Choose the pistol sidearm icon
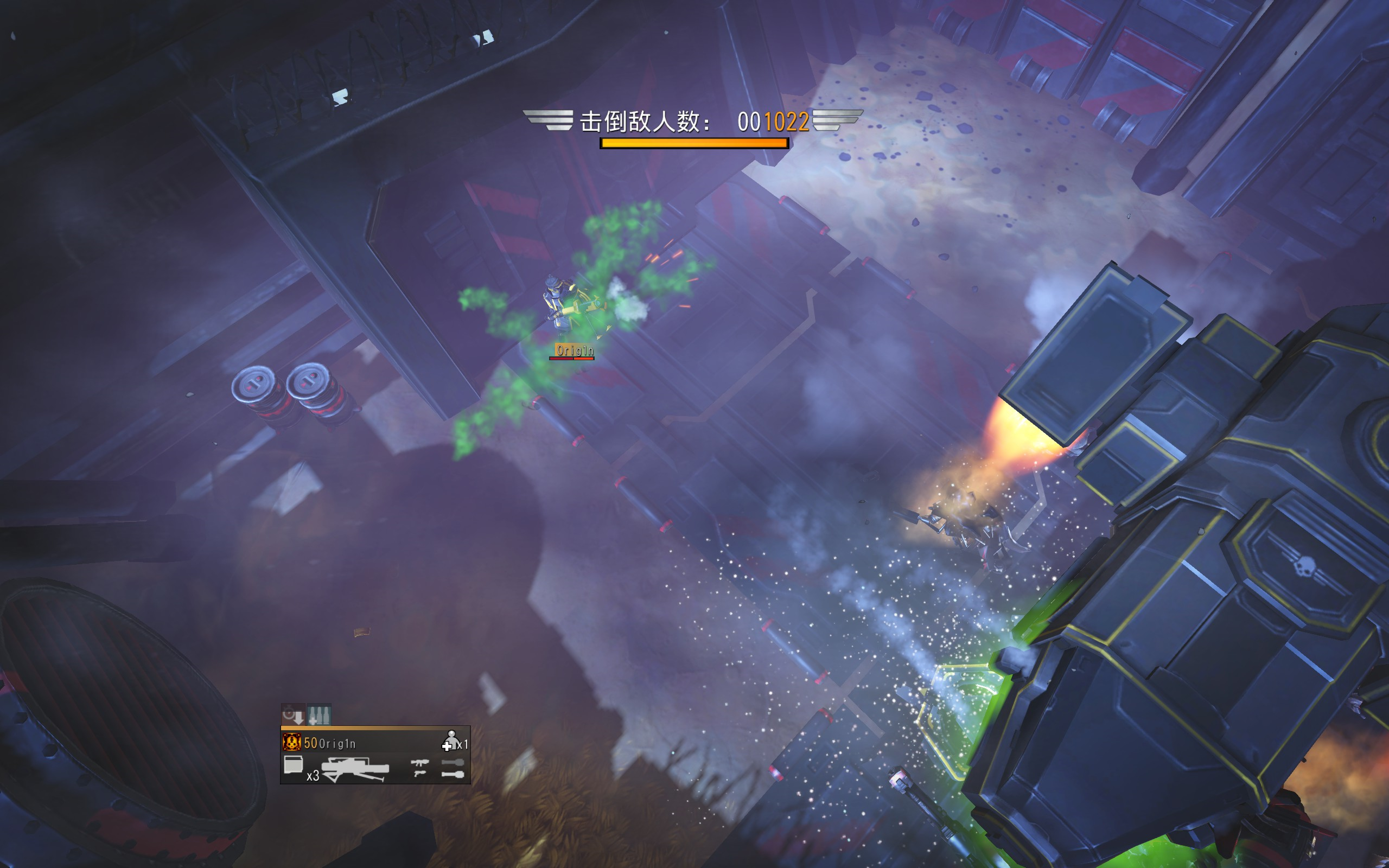1389x868 pixels. 419,774
